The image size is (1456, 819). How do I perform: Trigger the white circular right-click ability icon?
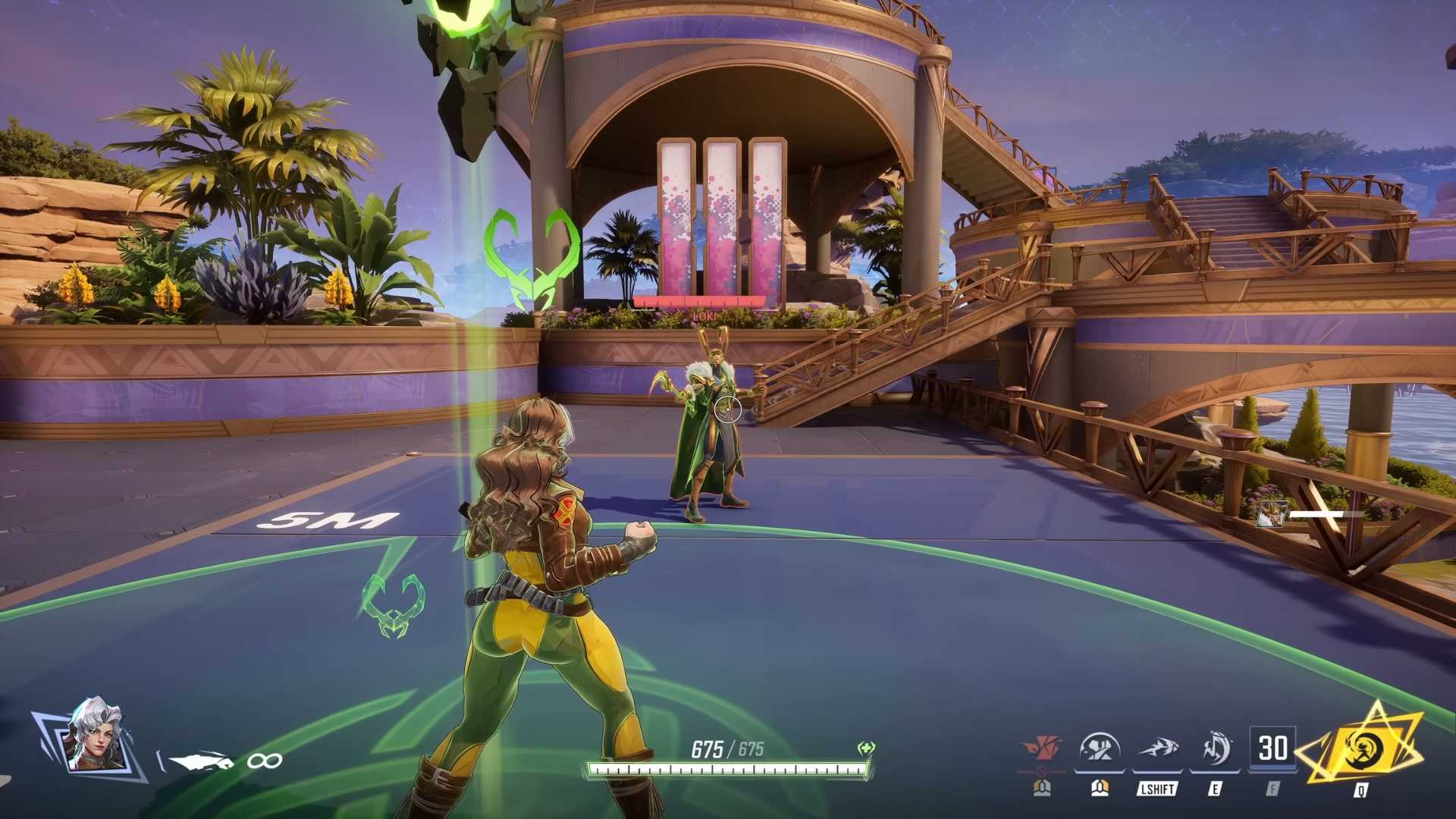(x=1100, y=749)
